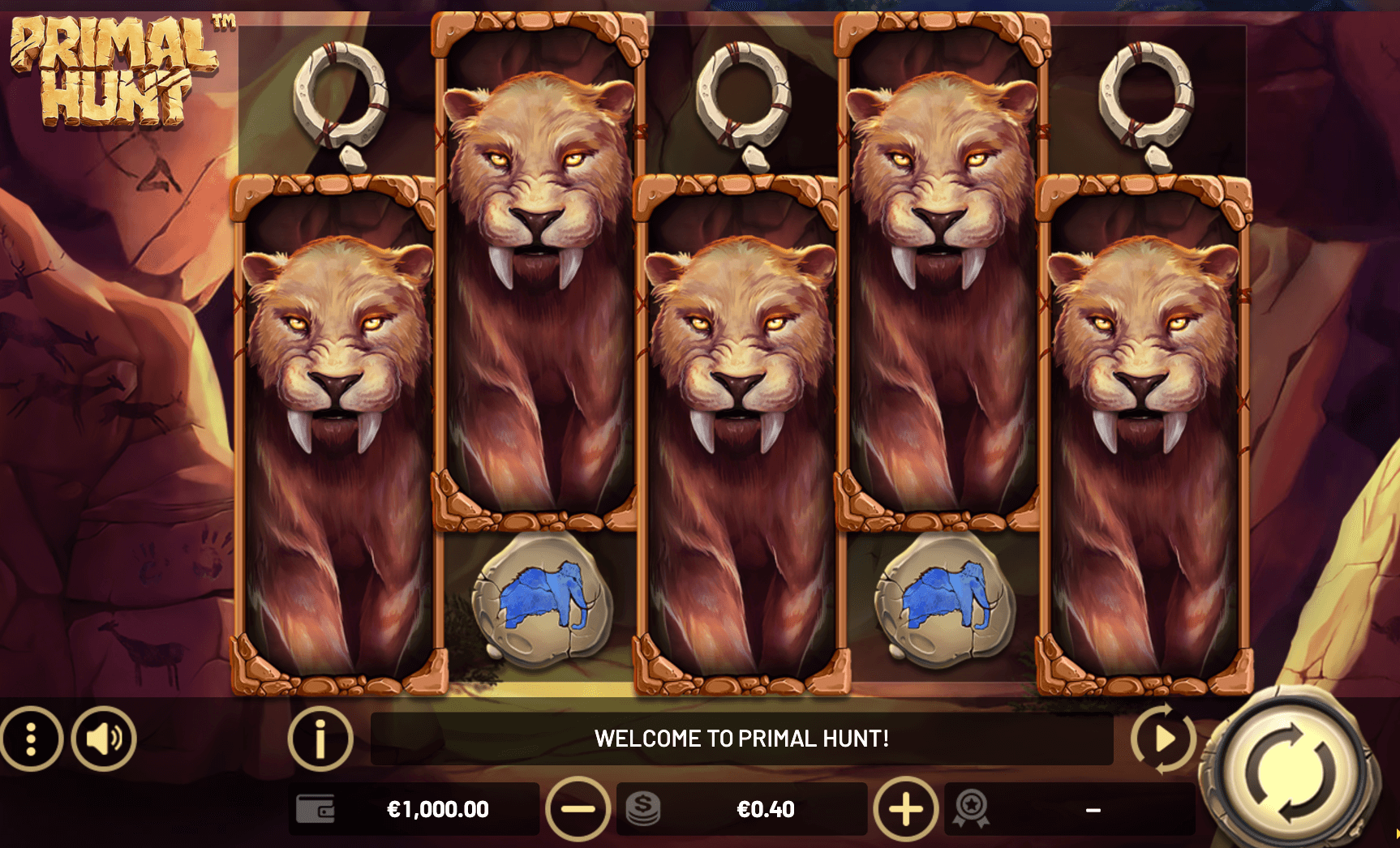Click the coin stack bet icon
Screen dimensions: 1400x848
pyautogui.click(x=643, y=809)
